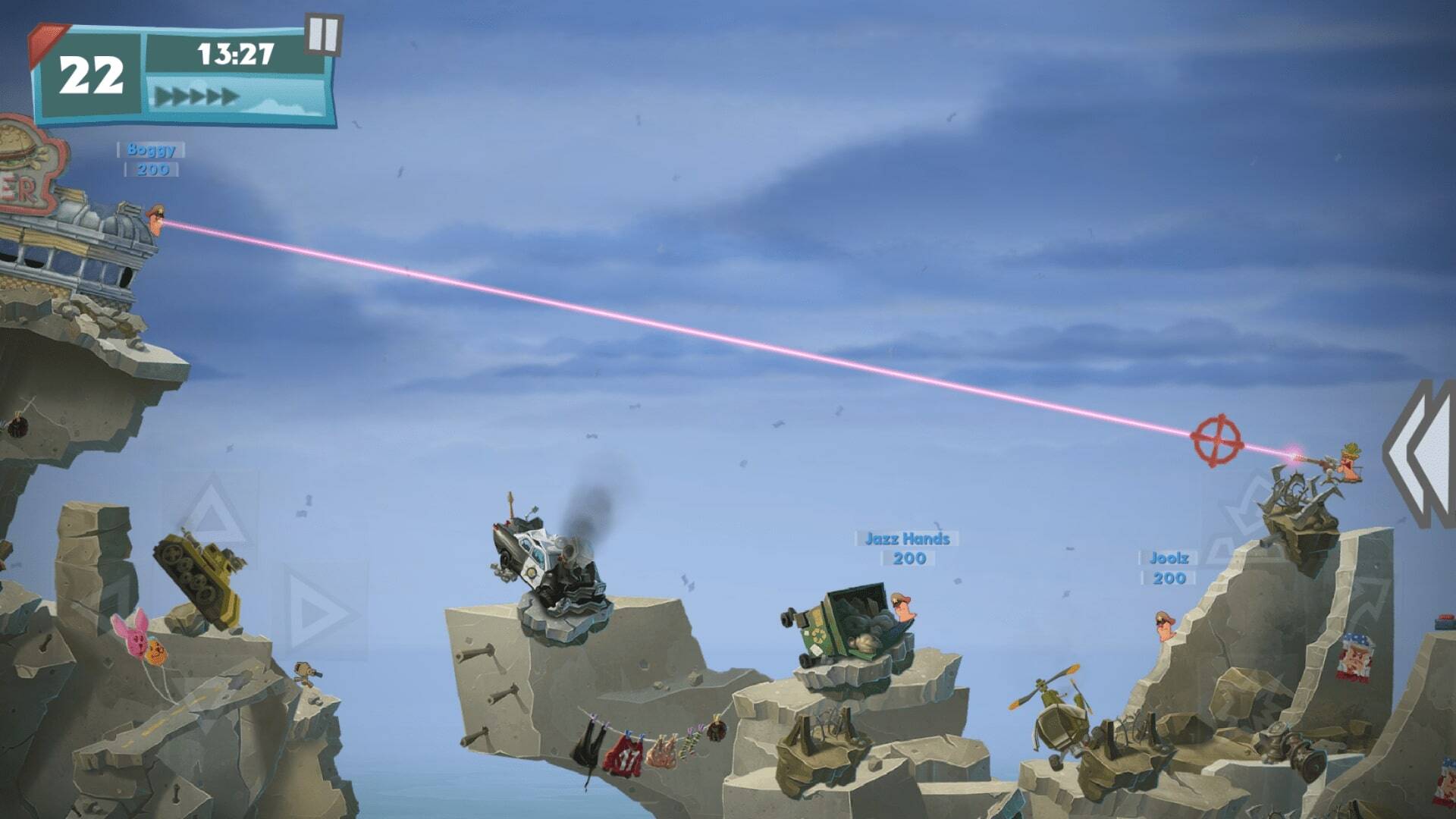The height and width of the screenshot is (819, 1456).
Task: Pause the game with the pause button
Action: (x=324, y=34)
